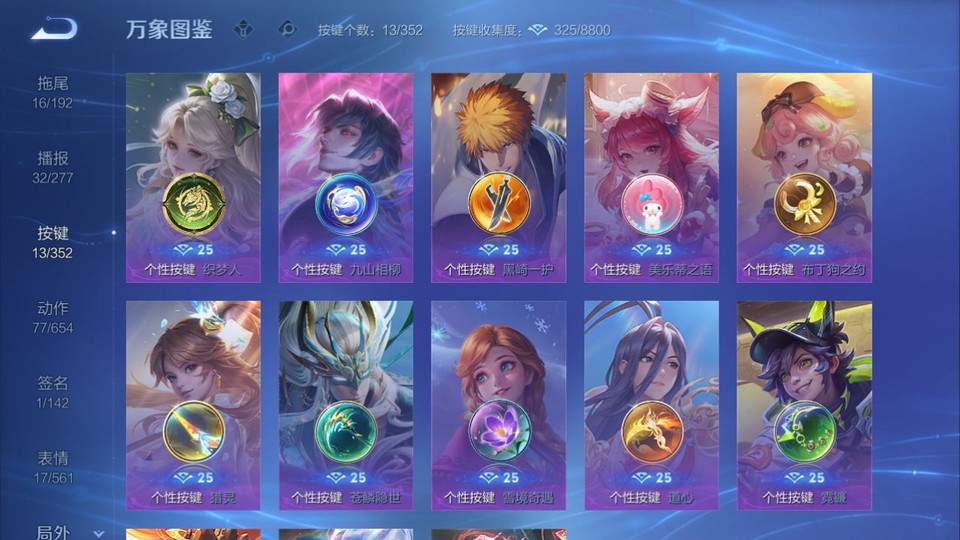Choose the 道心 key skin card

(651, 405)
